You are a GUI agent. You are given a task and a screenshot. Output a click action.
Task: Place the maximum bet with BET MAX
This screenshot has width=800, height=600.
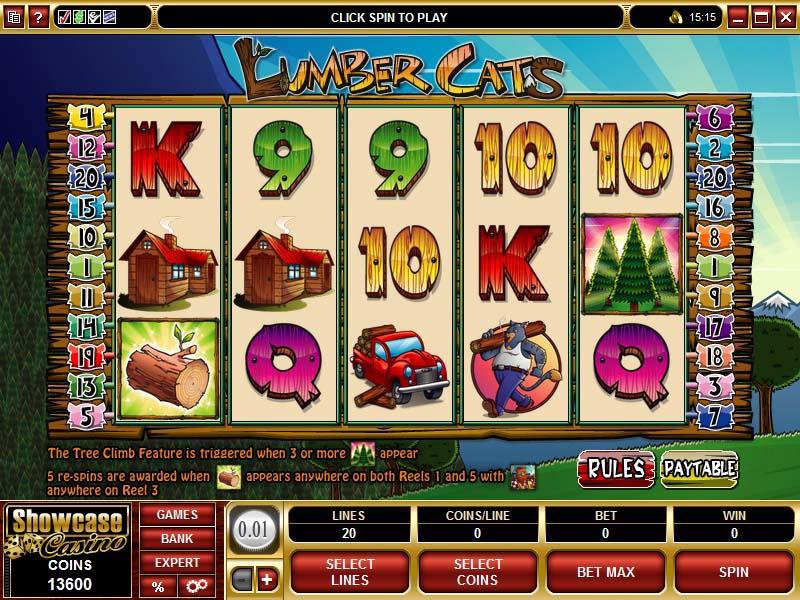click(604, 572)
